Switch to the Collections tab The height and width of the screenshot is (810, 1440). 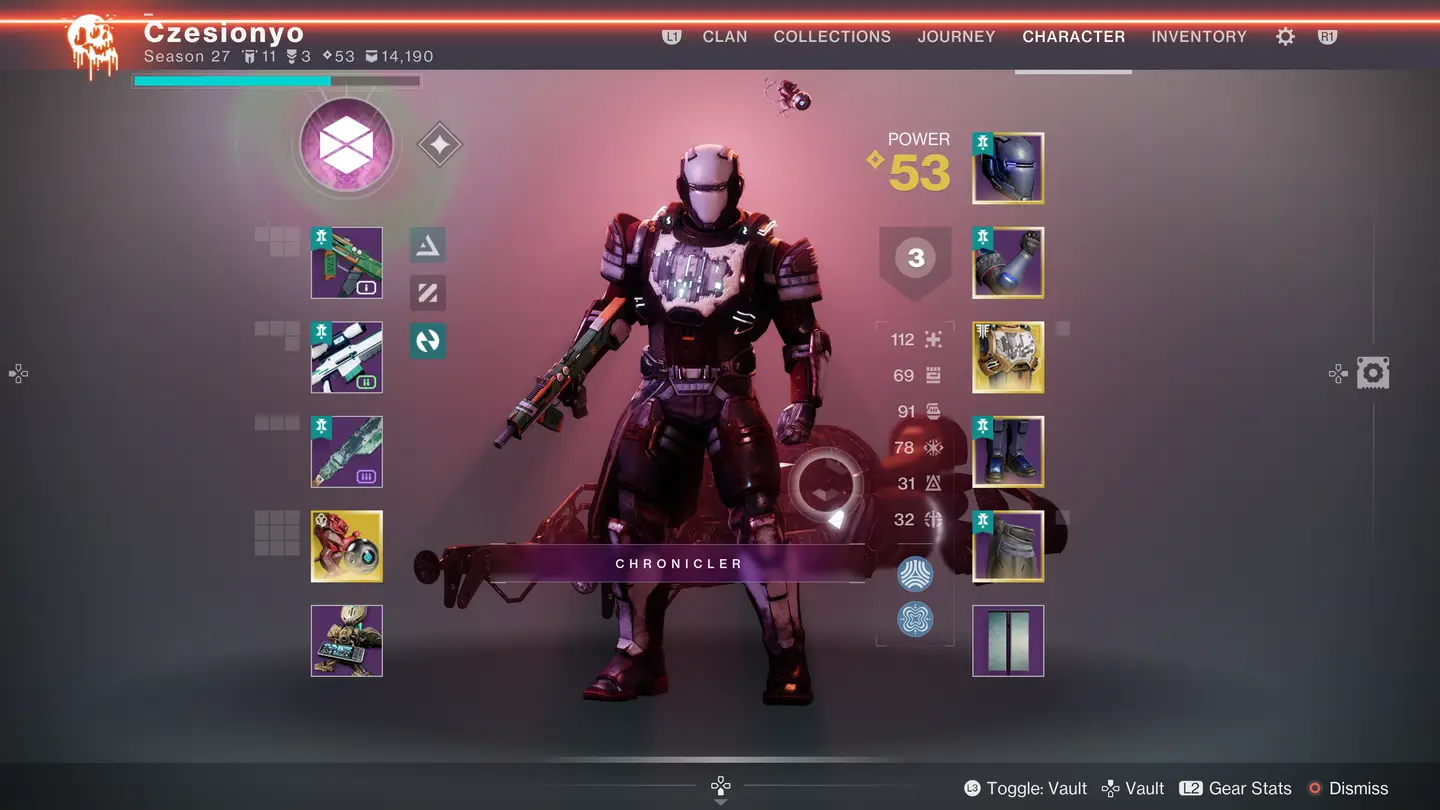pos(832,37)
